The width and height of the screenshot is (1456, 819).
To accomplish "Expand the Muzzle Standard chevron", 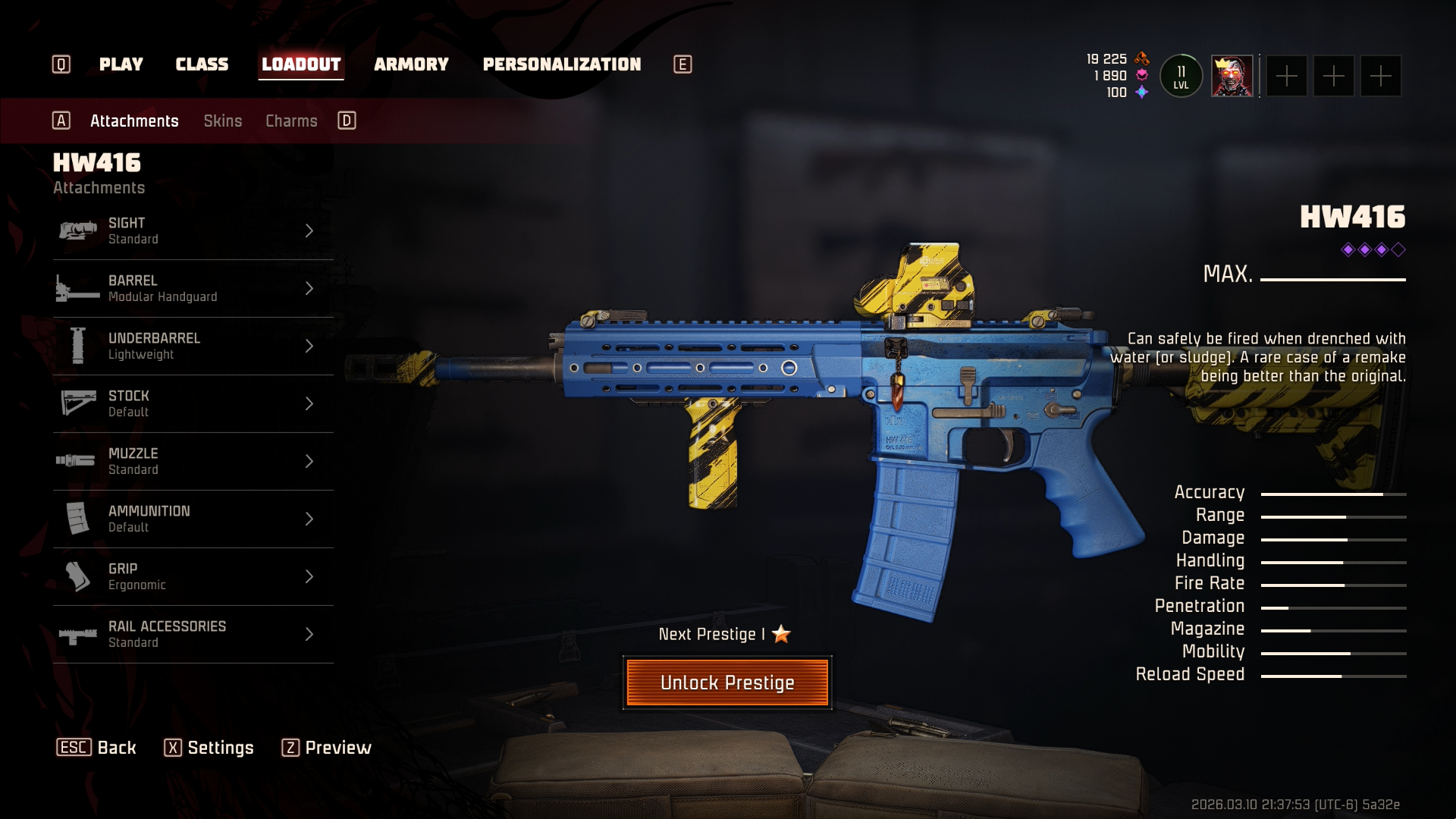I will 309,461.
